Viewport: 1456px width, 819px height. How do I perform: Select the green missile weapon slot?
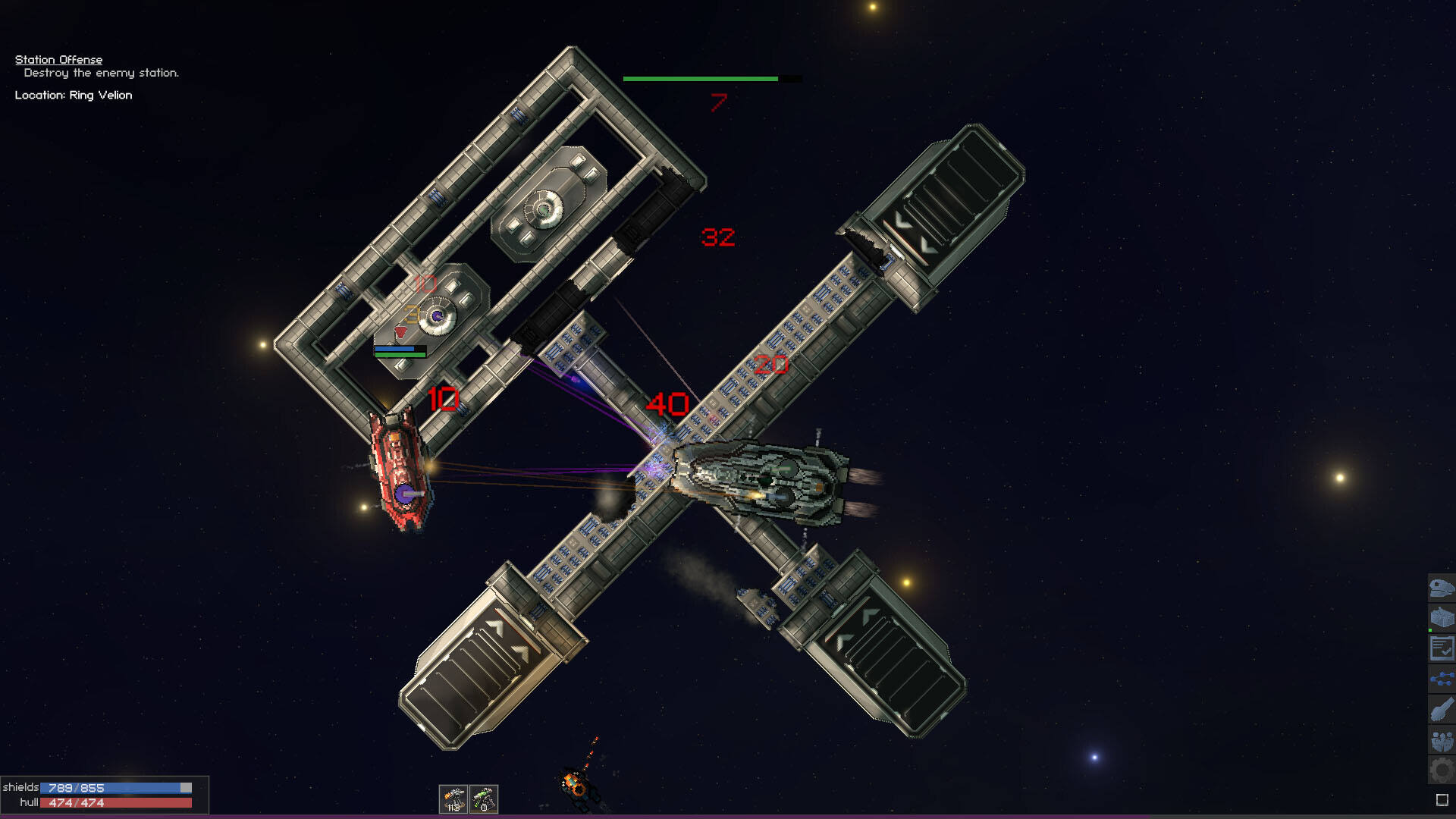484,799
